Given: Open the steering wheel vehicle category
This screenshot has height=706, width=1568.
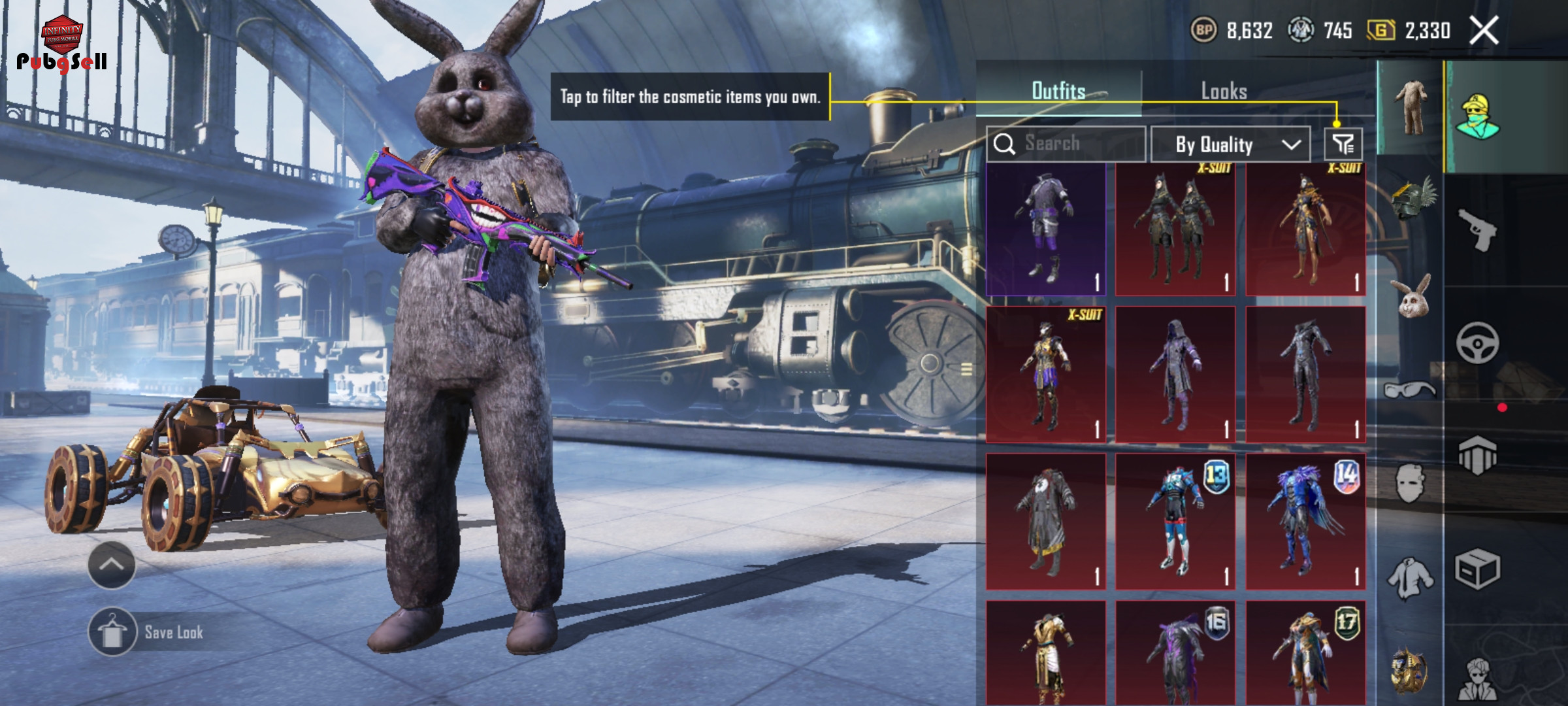Looking at the screenshot, I should pyautogui.click(x=1478, y=343).
